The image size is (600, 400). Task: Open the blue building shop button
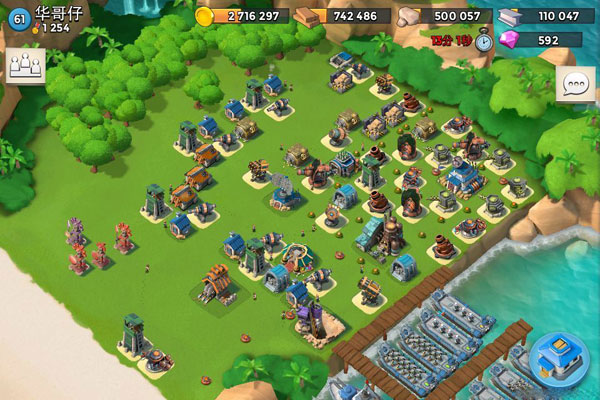(x=560, y=357)
